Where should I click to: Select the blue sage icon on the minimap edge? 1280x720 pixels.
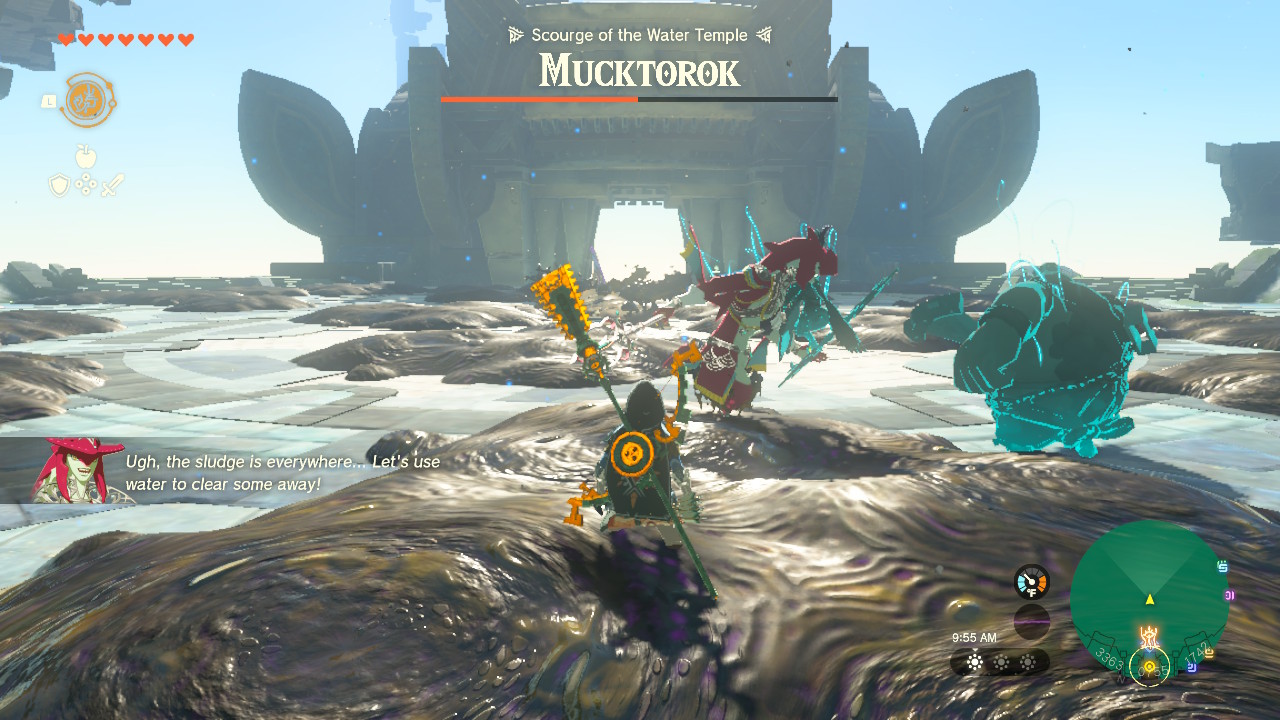1222,565
